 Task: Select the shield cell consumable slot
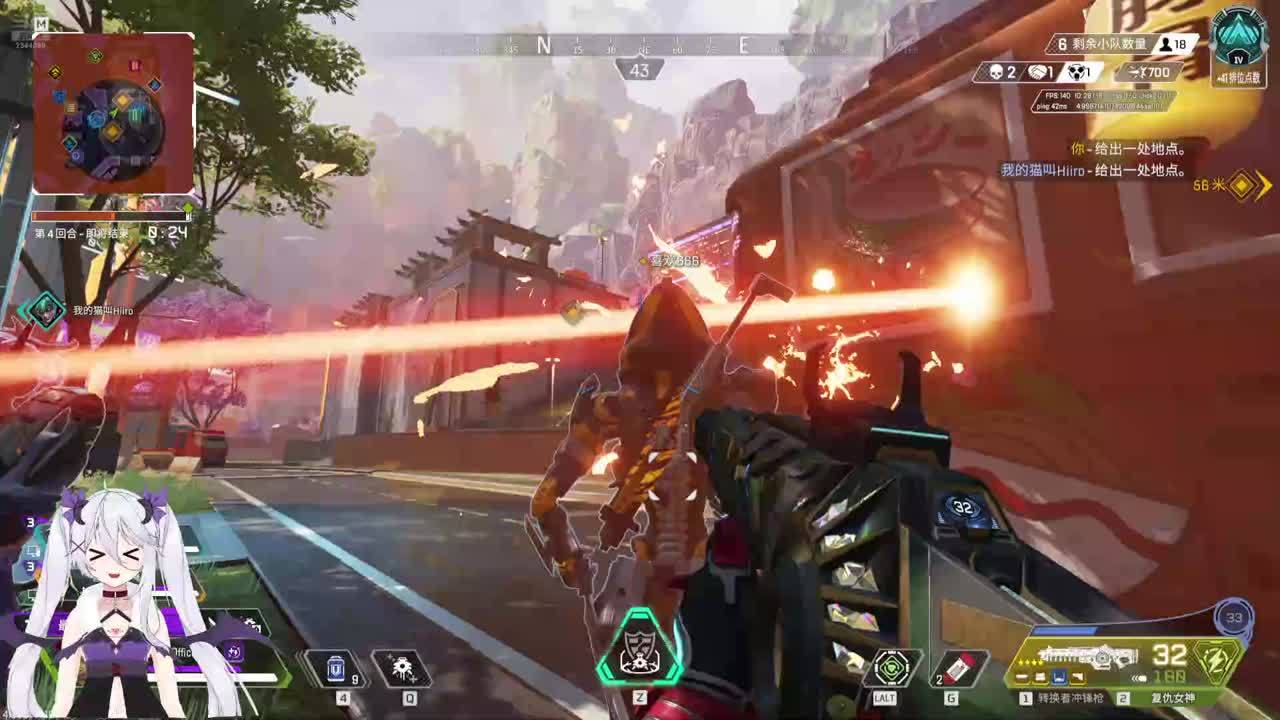[x=336, y=668]
